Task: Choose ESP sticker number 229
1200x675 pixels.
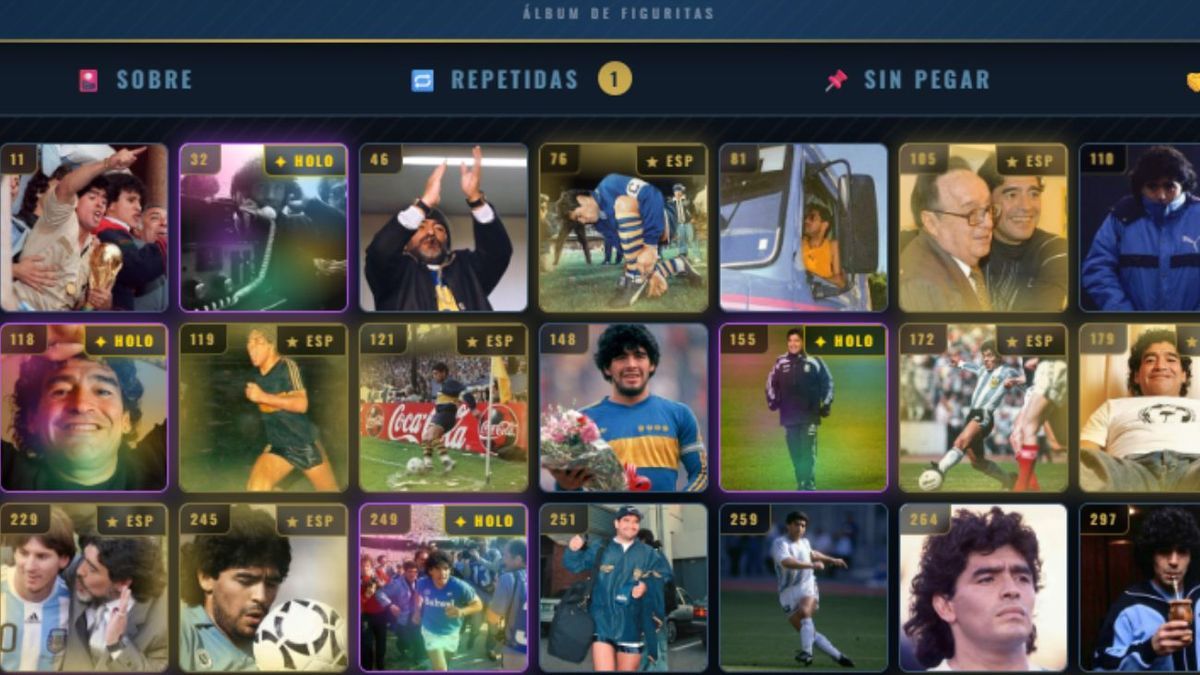Action: 84,588
